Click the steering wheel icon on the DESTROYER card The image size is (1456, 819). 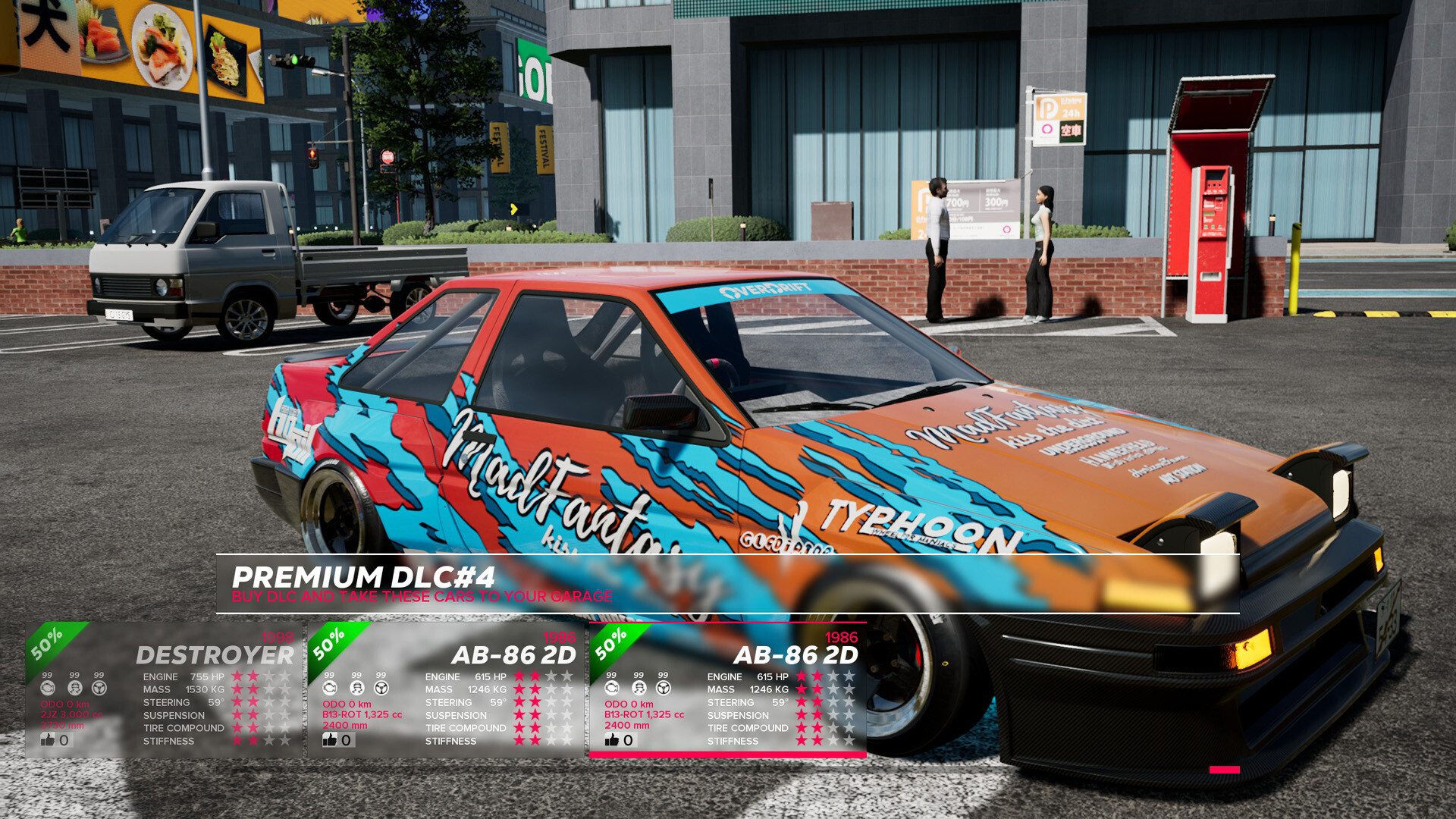[99, 688]
